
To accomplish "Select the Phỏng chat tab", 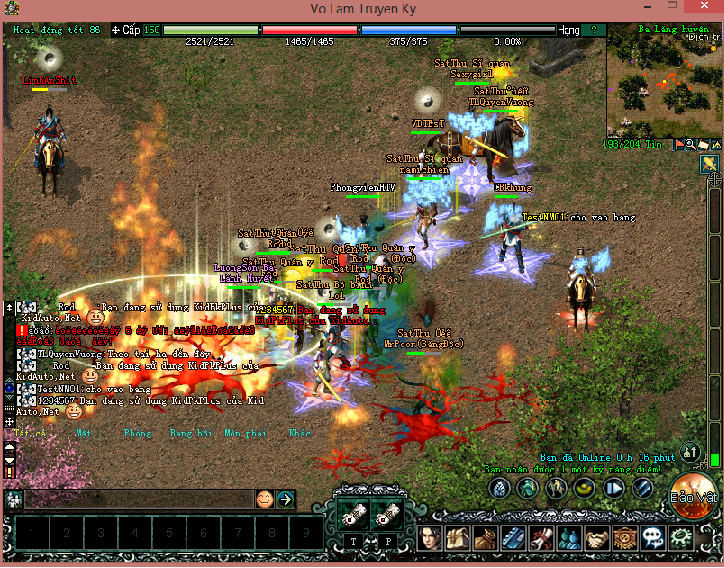I will coord(137,433).
